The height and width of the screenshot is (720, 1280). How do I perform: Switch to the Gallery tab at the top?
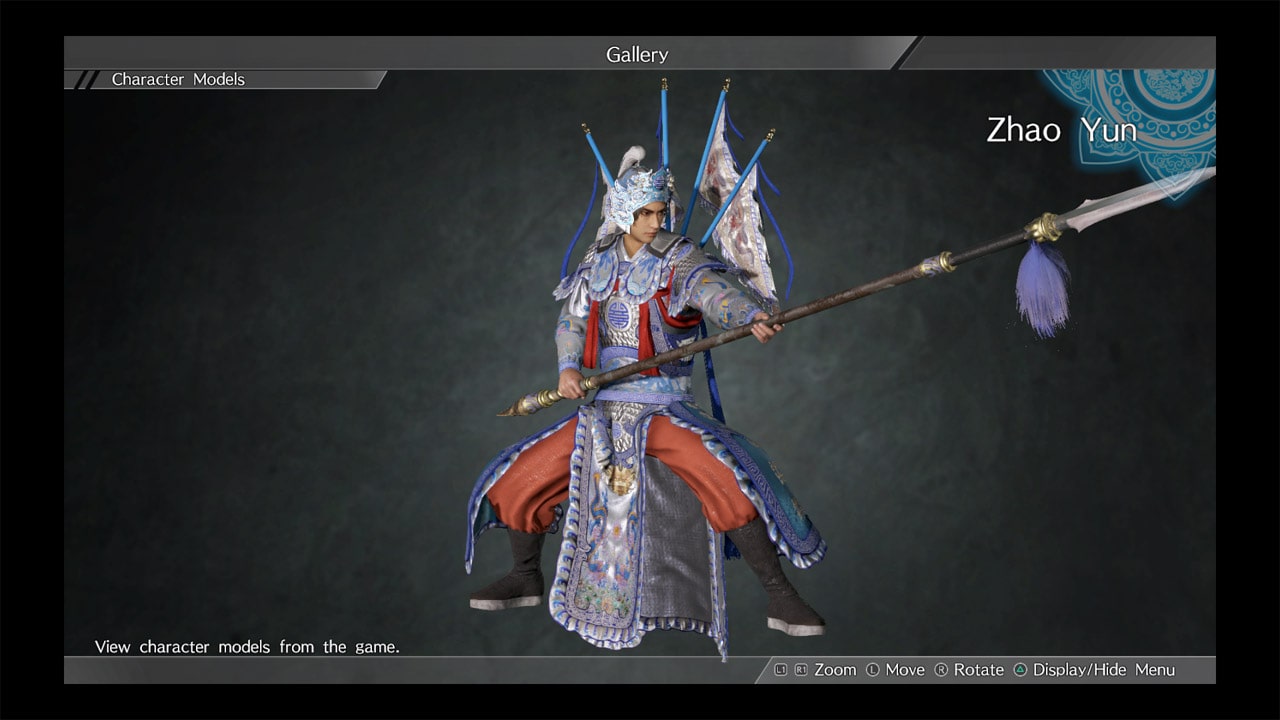pos(637,55)
